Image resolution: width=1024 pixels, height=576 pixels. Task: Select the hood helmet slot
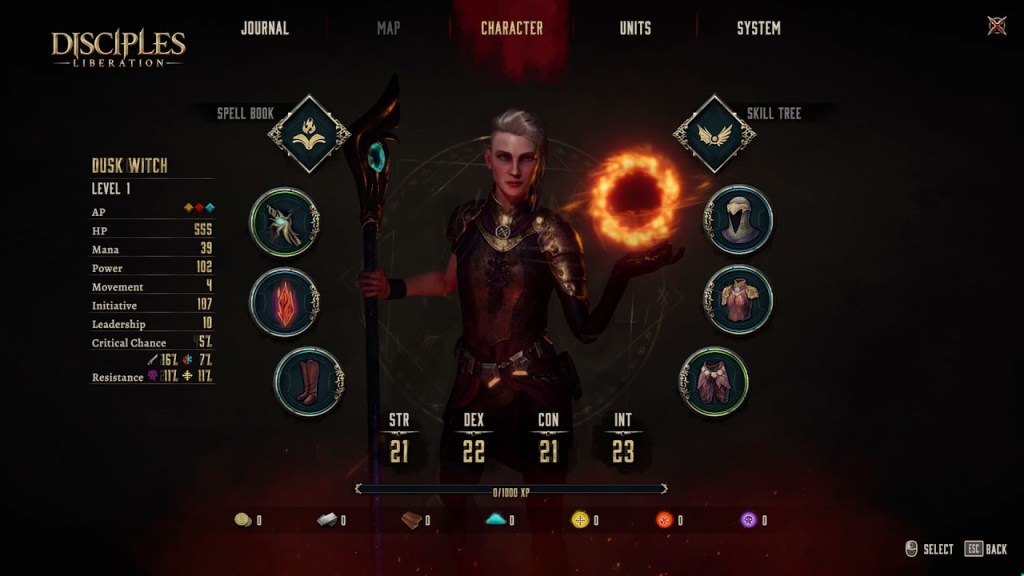pos(738,220)
